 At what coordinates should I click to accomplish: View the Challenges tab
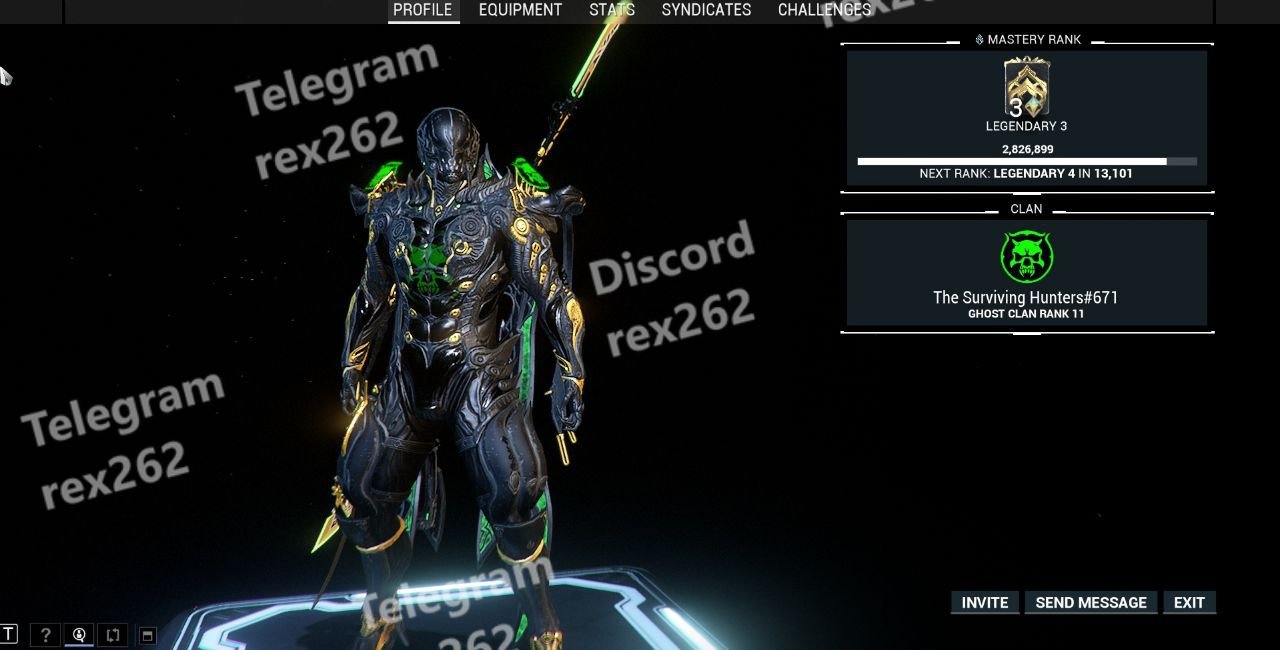tap(824, 10)
